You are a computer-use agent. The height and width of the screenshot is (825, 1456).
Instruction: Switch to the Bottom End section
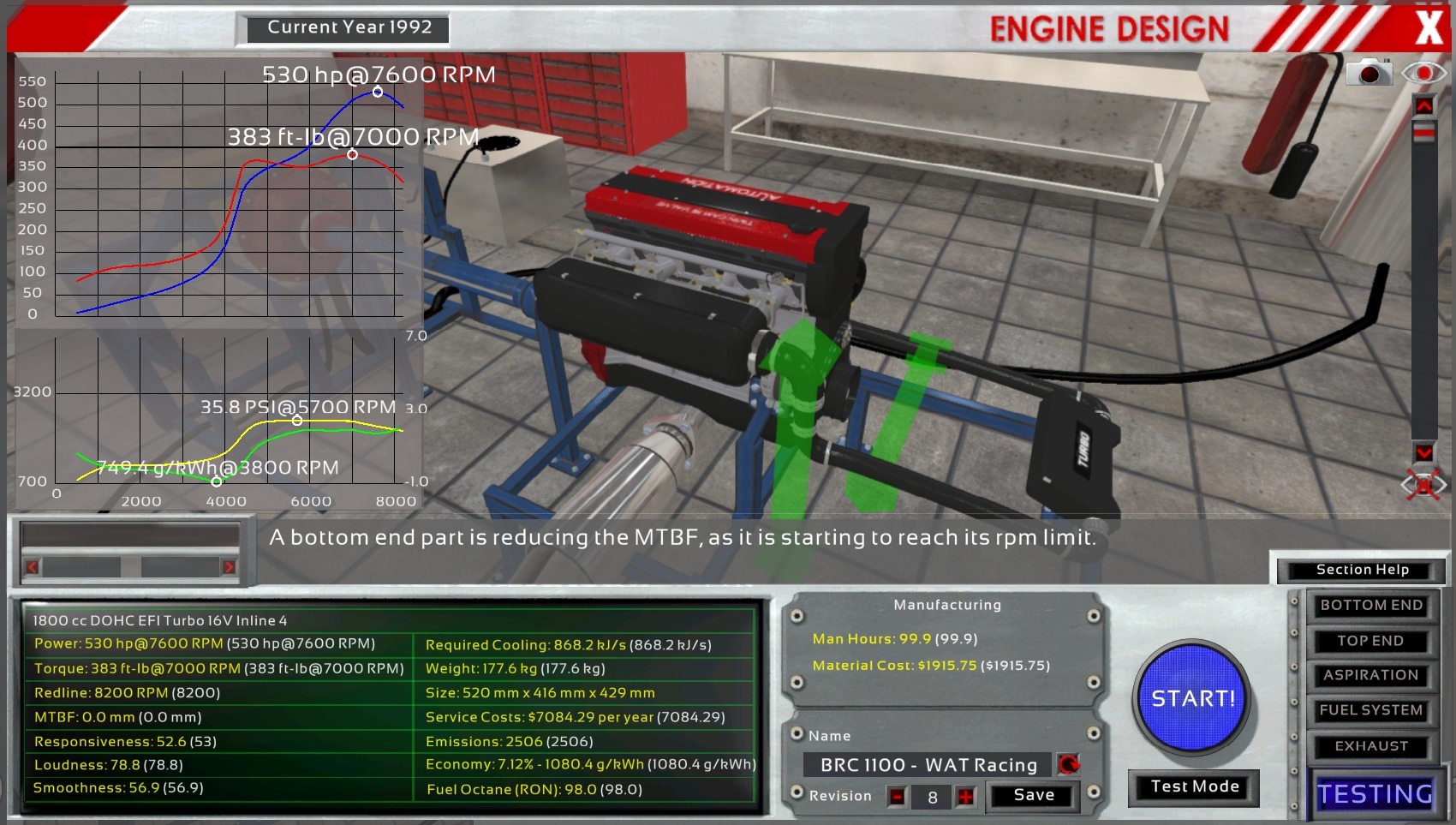pos(1370,606)
